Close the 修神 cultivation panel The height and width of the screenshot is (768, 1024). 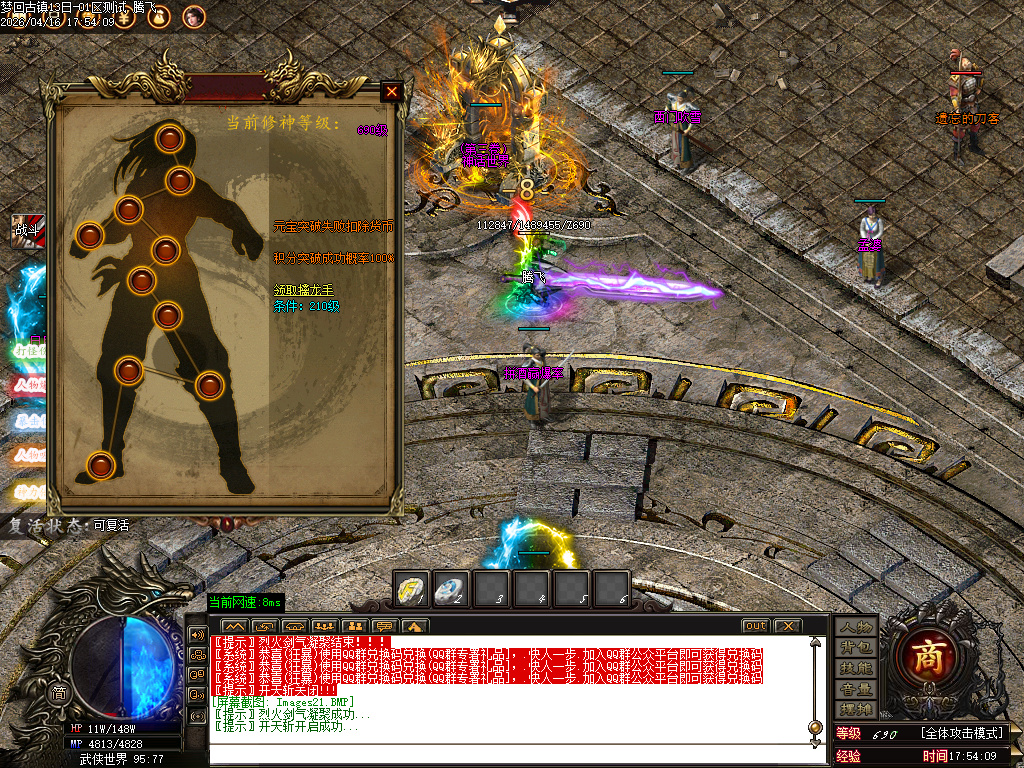click(x=392, y=91)
